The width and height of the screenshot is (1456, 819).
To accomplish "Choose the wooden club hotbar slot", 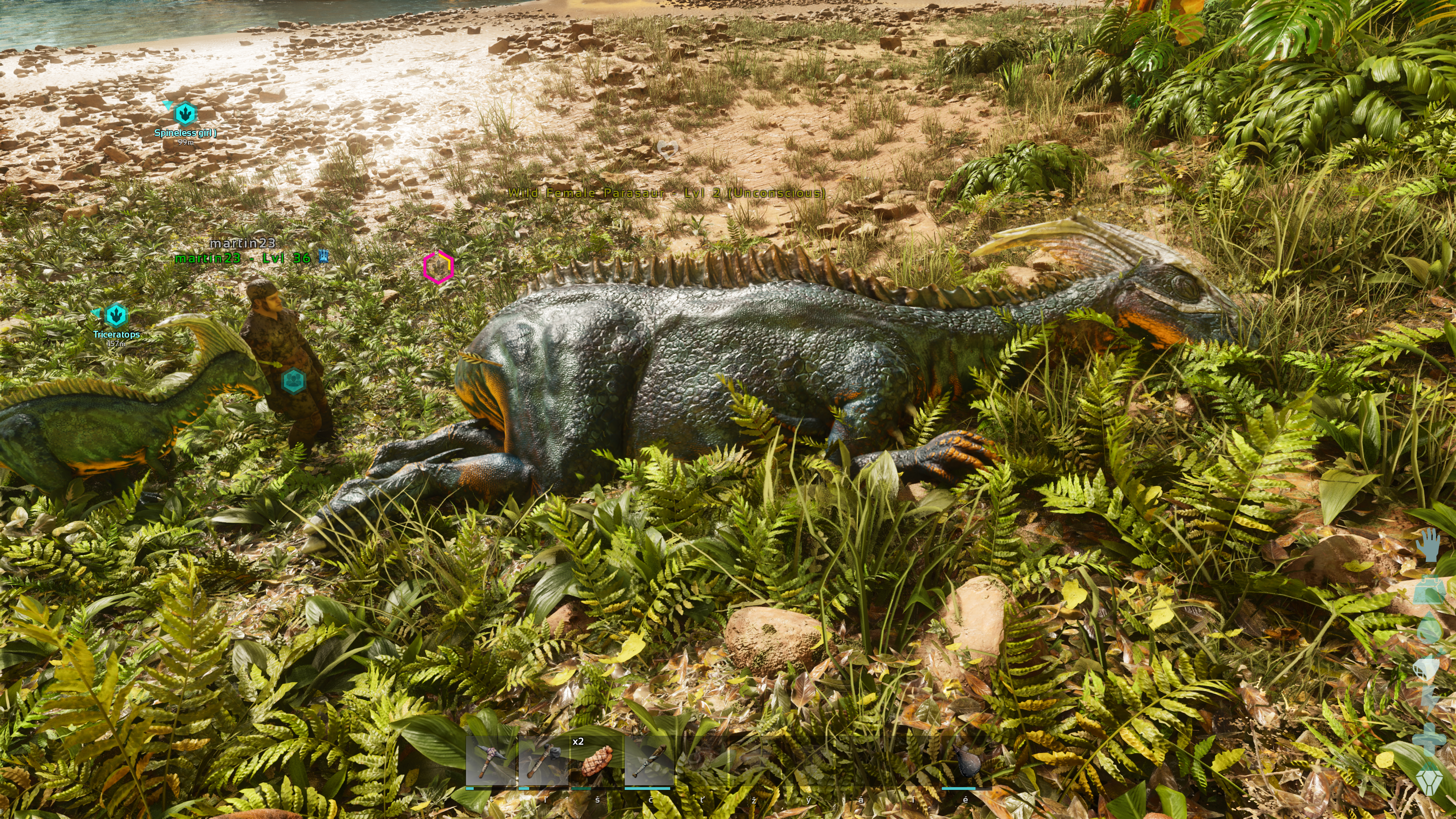I will tap(649, 760).
